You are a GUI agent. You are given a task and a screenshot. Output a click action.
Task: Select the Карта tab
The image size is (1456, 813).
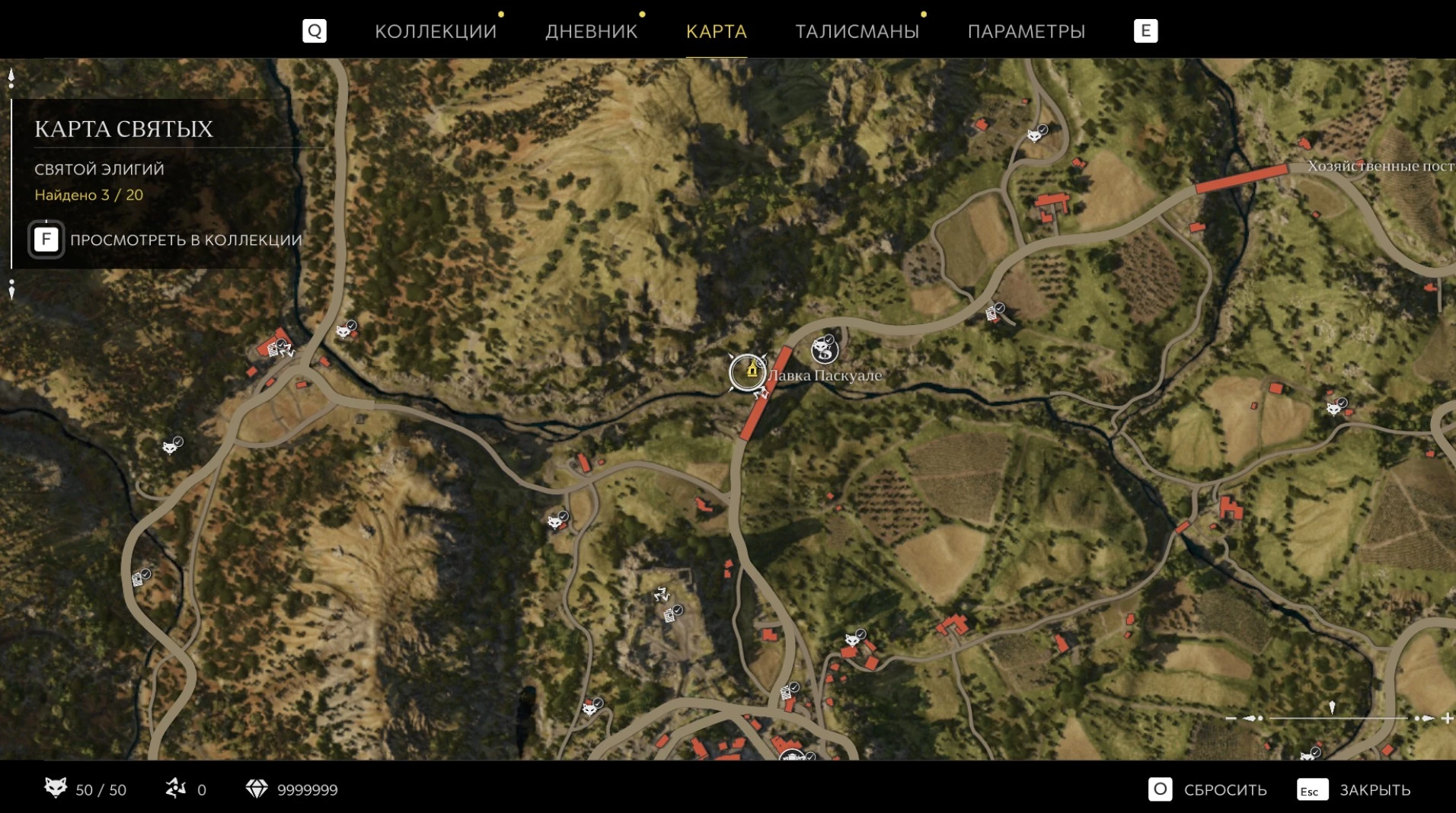(x=716, y=31)
